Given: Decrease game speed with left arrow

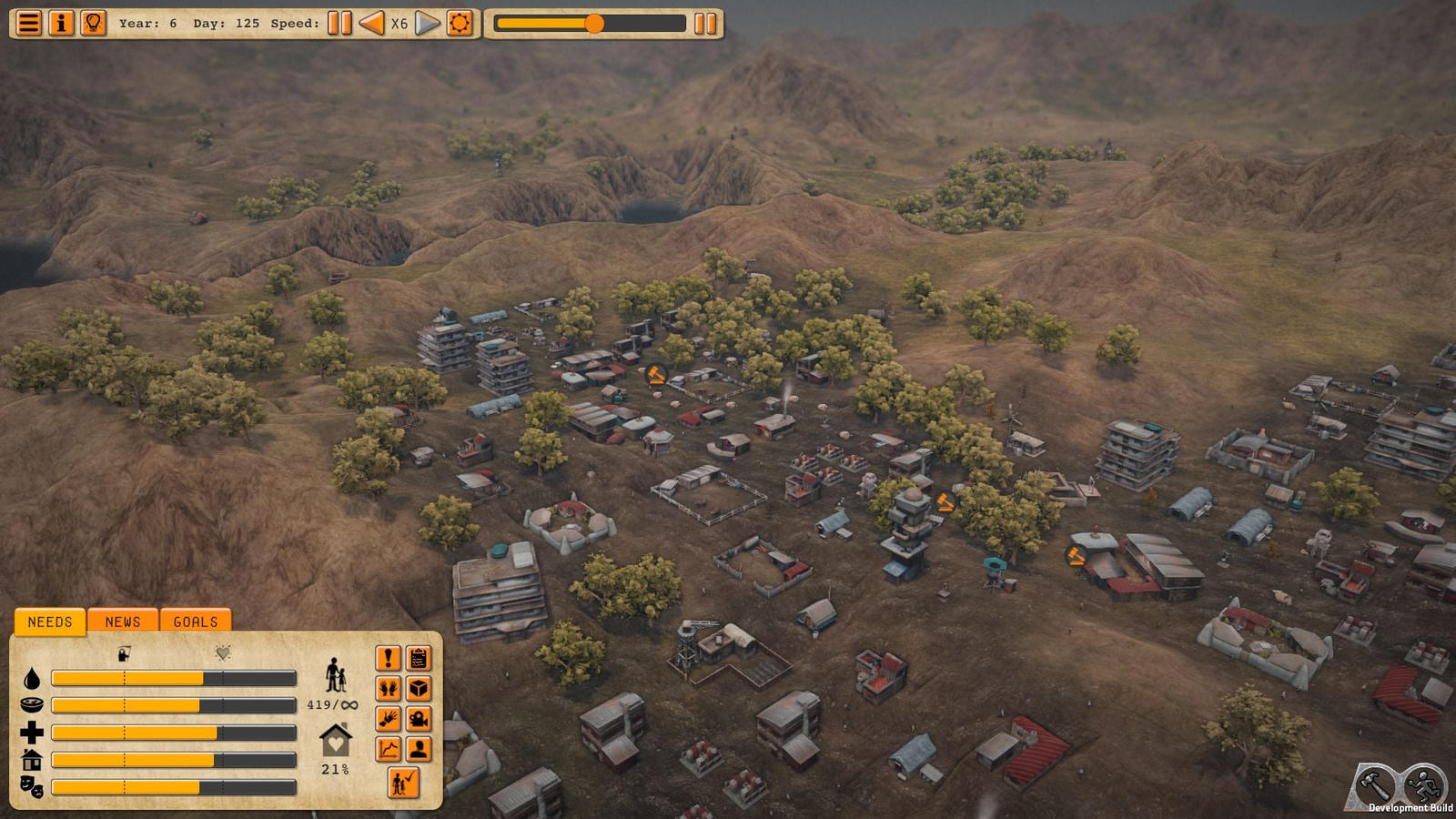Looking at the screenshot, I should (371, 23).
